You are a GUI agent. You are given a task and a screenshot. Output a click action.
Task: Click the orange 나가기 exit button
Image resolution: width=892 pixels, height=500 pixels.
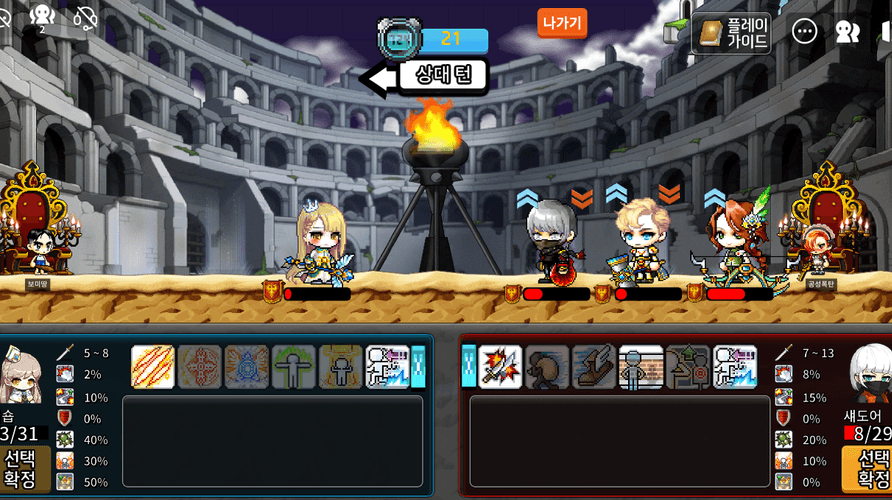(x=562, y=22)
